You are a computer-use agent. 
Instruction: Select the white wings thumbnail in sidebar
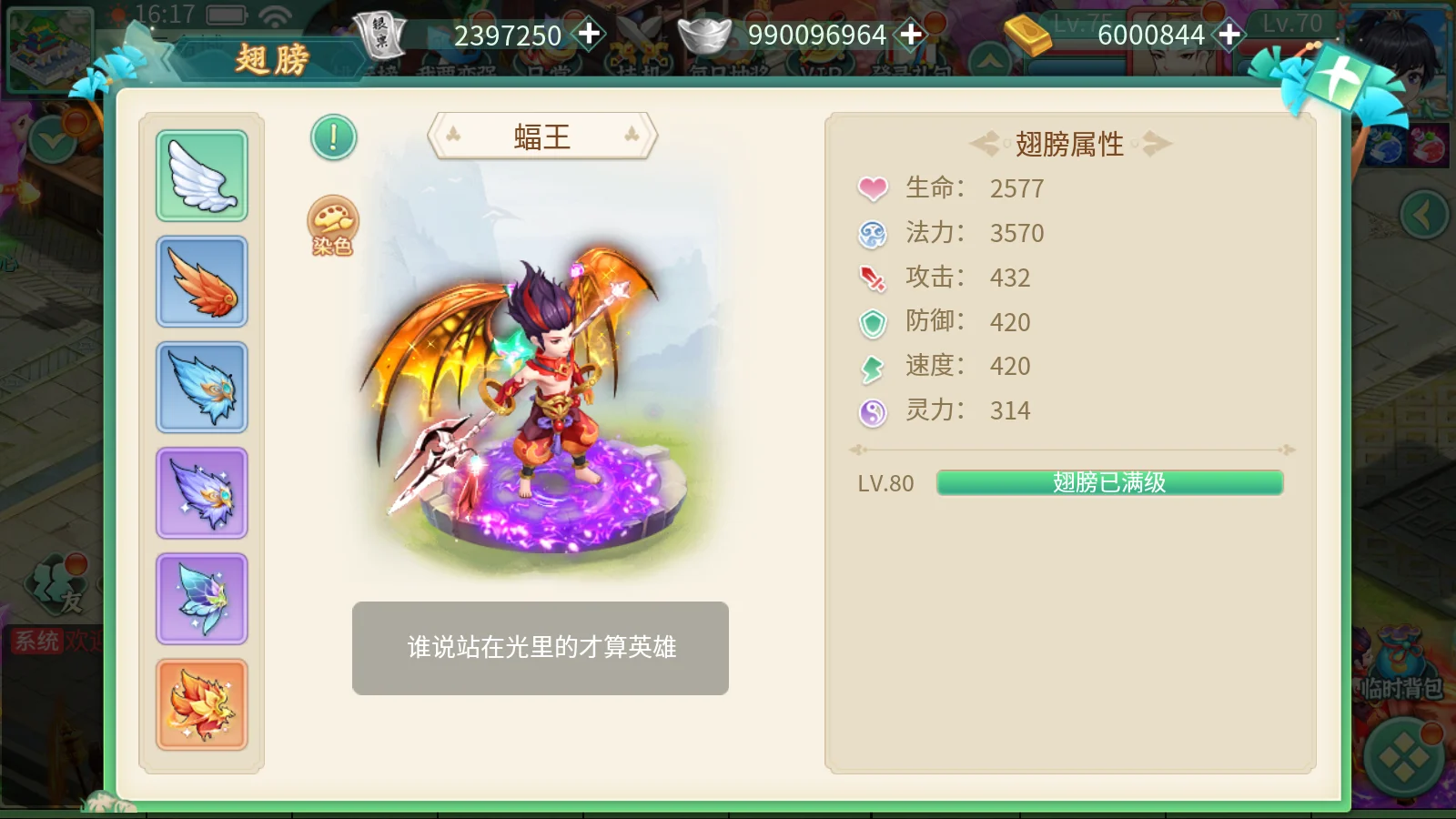coord(201,176)
